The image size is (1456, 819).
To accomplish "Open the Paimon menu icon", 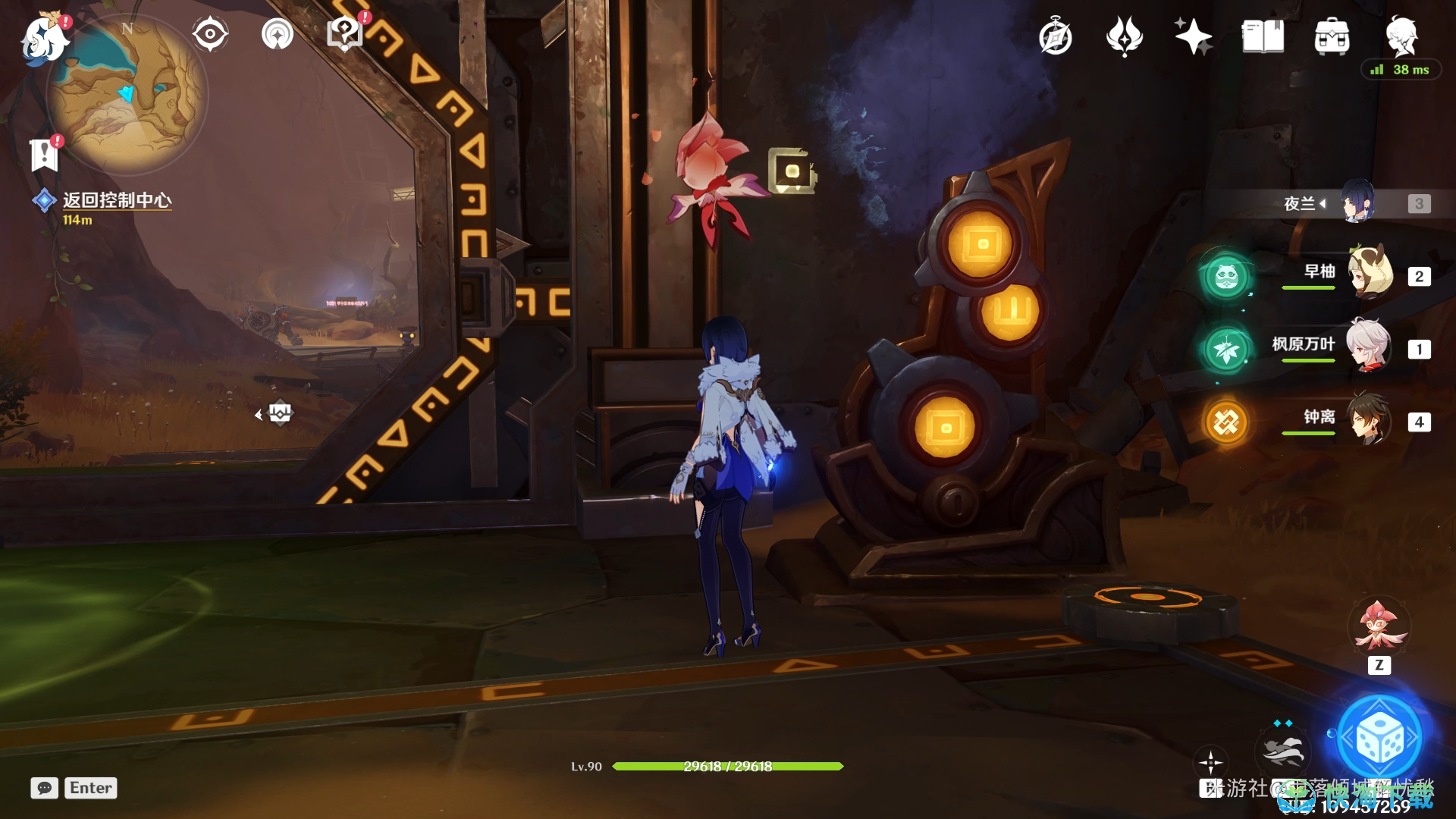I will [44, 38].
